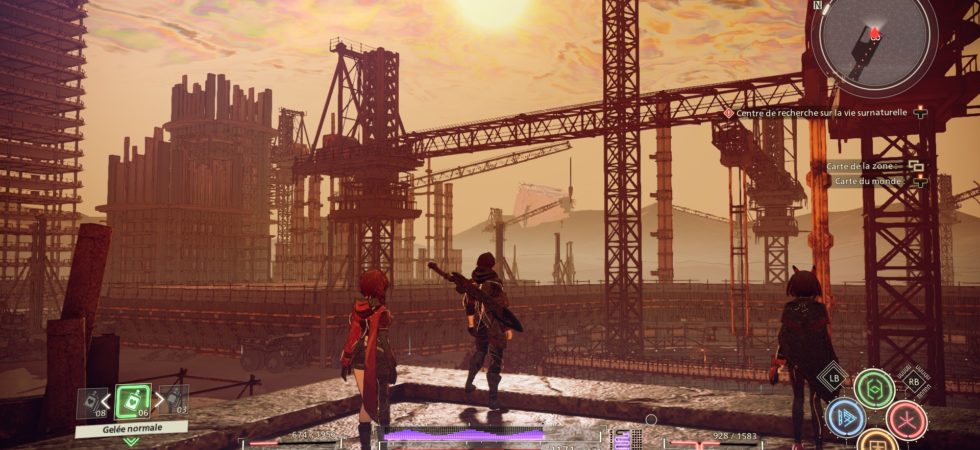Viewport: 980px width, 450px height.
Task: Select the right item slot with 03
Action: (x=173, y=400)
